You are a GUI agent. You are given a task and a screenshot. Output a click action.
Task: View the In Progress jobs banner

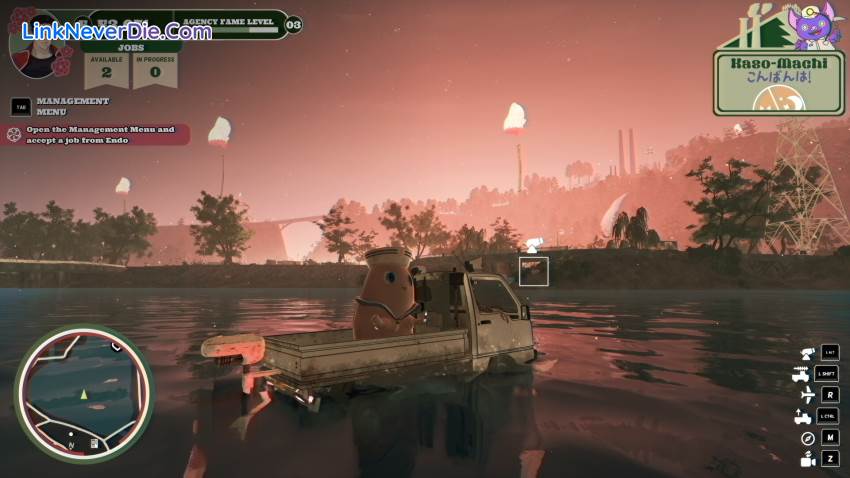[155, 70]
